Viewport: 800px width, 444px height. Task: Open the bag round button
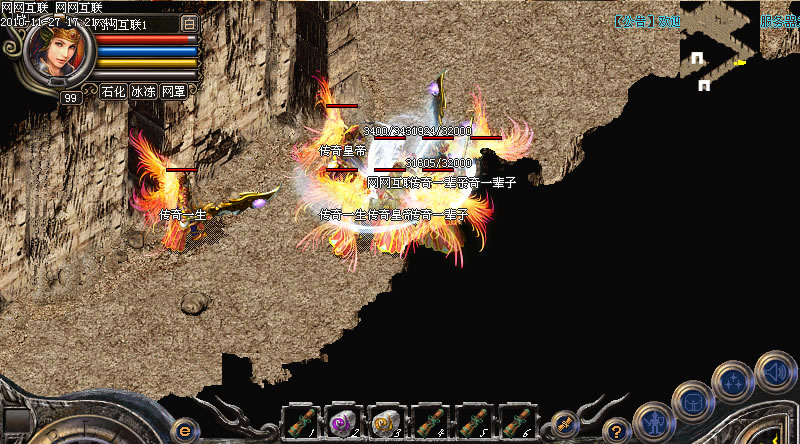691,400
